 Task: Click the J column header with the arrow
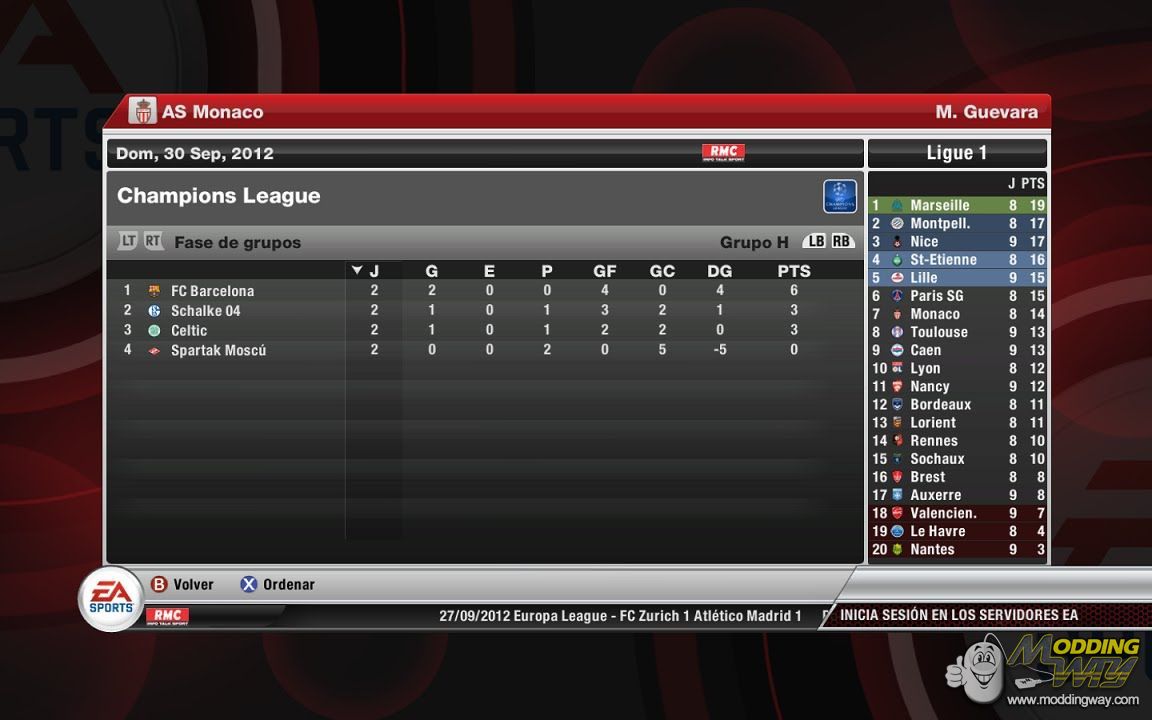coord(367,271)
